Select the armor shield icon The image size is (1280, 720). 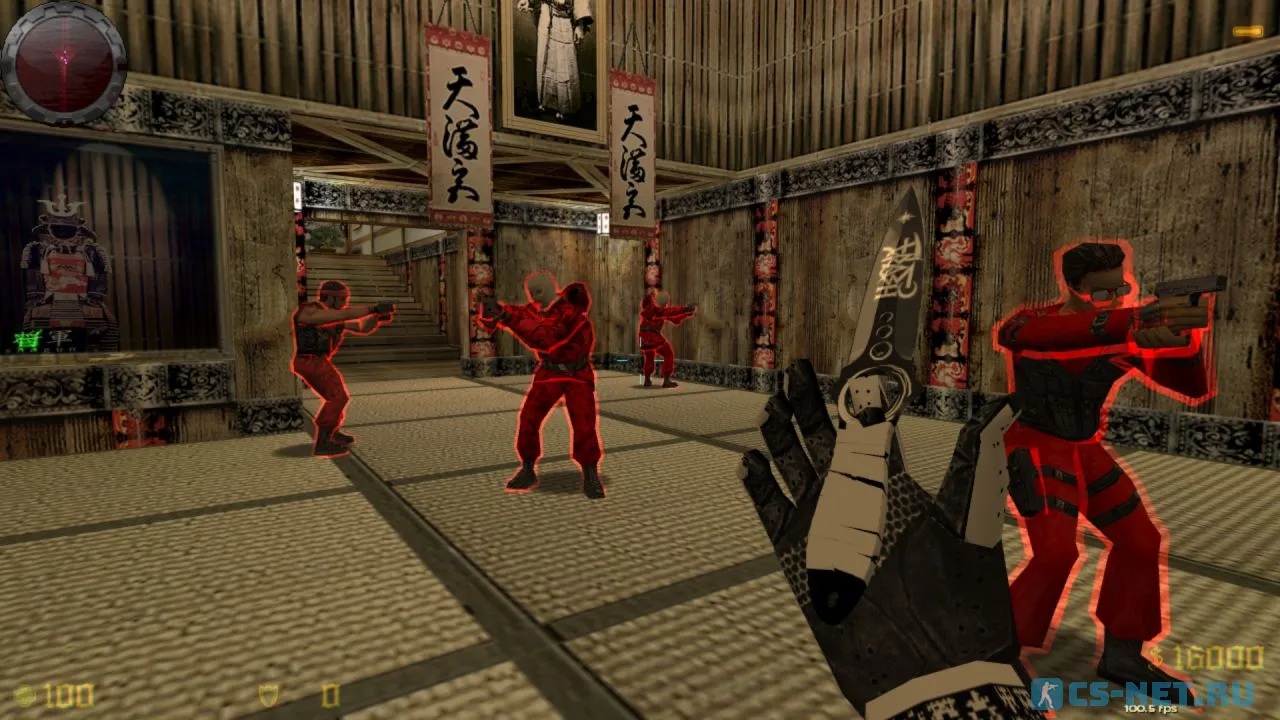(x=269, y=695)
